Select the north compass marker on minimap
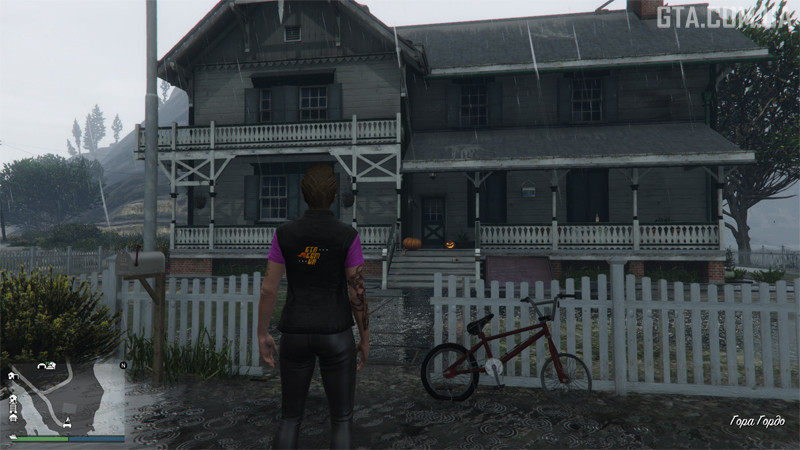The height and width of the screenshot is (450, 800). pos(123,365)
